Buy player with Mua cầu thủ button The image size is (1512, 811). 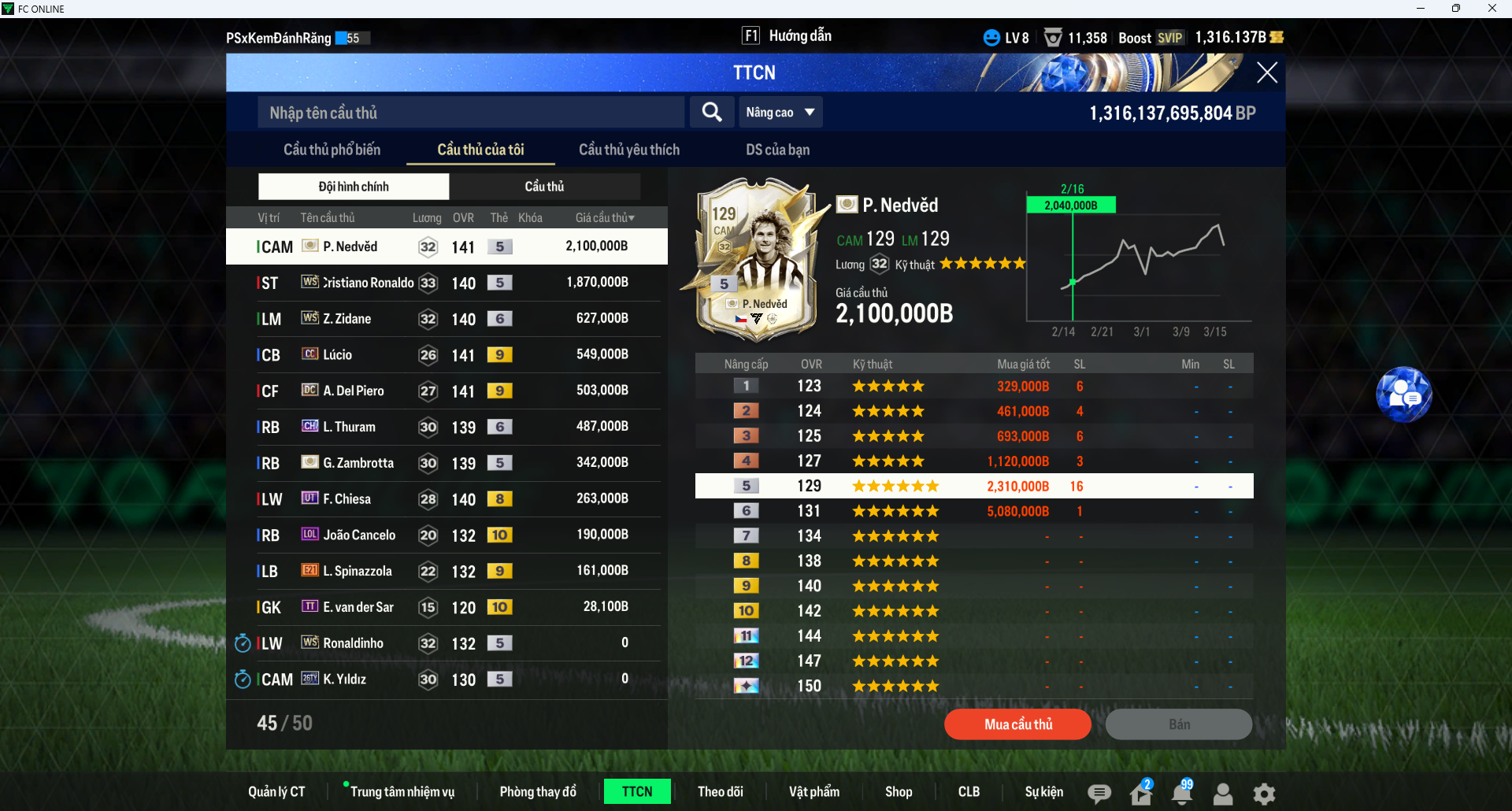1017,724
